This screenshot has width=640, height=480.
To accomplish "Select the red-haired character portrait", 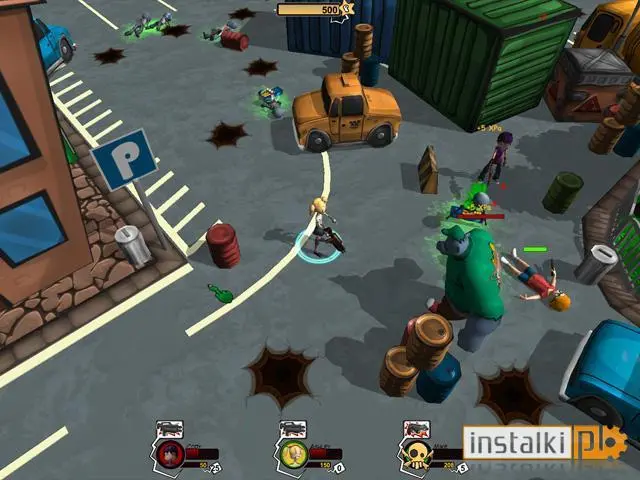I will point(171,455).
